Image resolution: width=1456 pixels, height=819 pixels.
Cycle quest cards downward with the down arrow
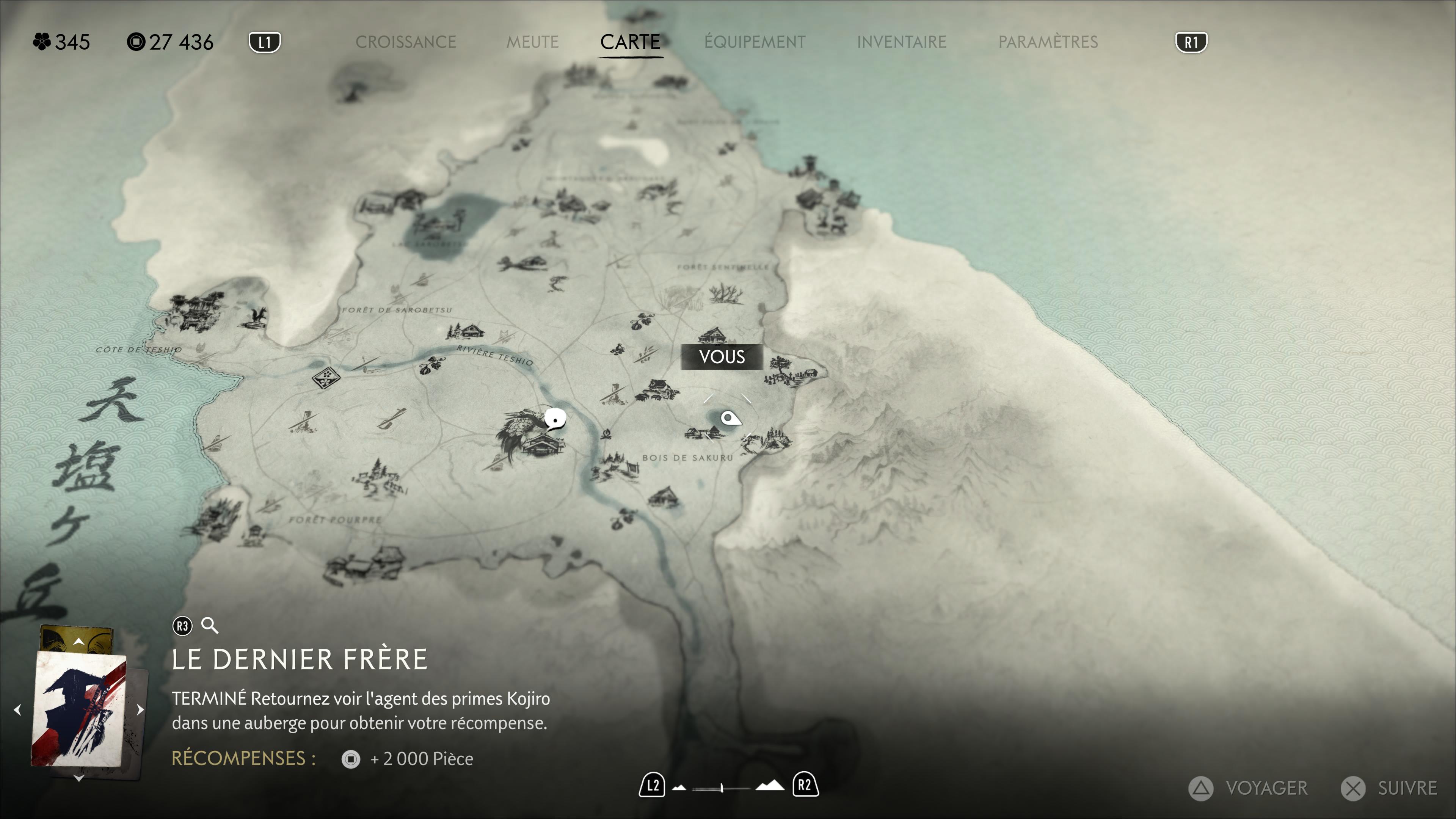pyautogui.click(x=78, y=778)
